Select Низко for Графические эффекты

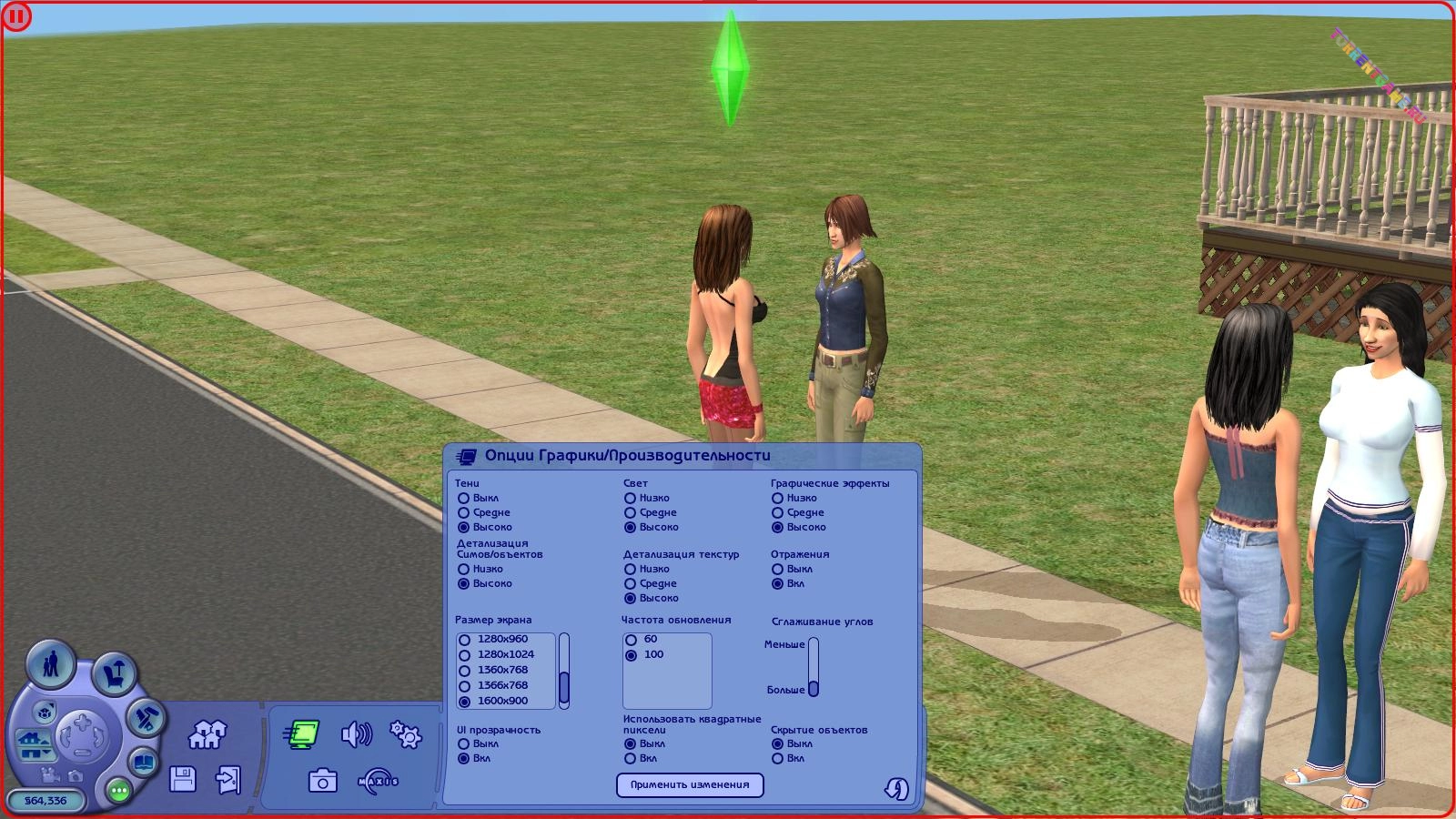tap(777, 498)
